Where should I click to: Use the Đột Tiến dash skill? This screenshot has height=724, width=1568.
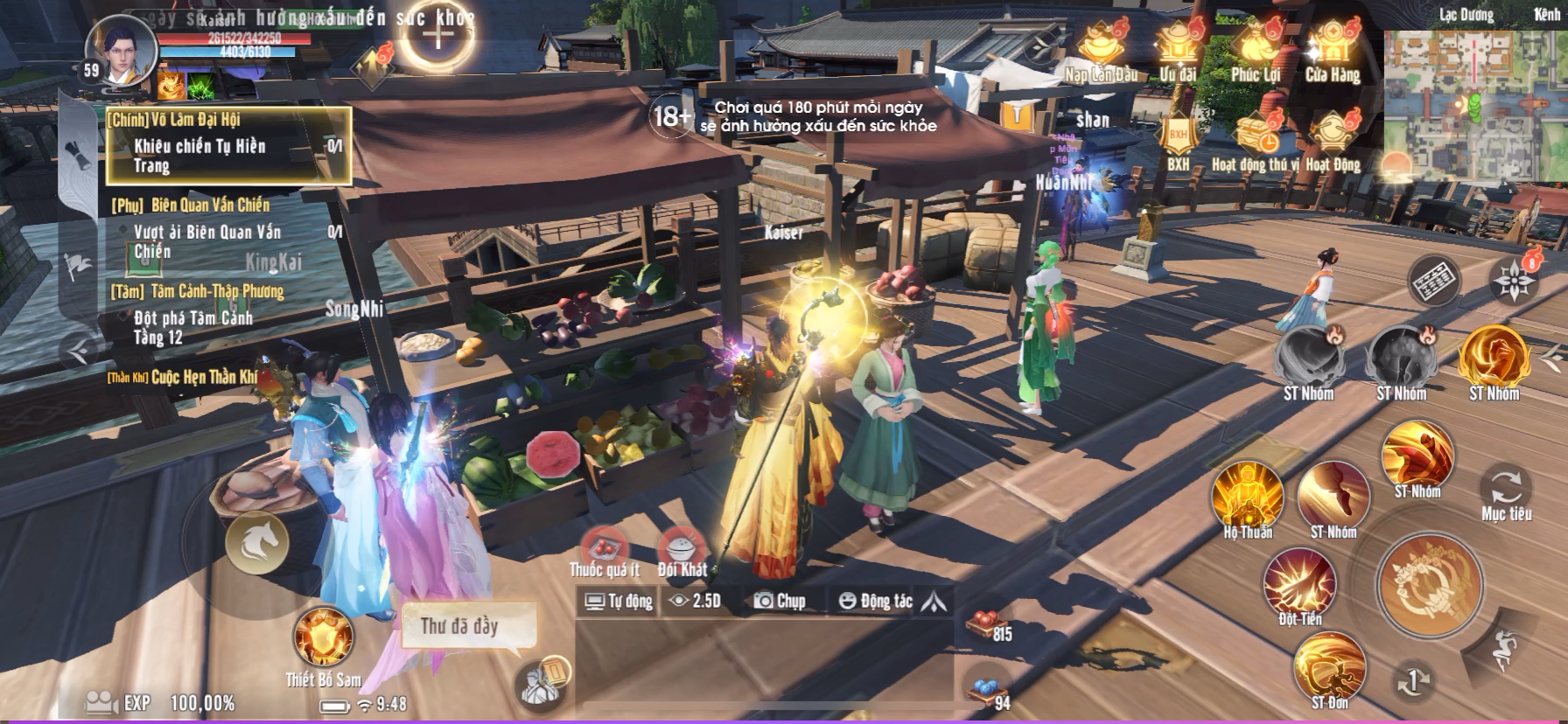pyautogui.click(x=1299, y=583)
